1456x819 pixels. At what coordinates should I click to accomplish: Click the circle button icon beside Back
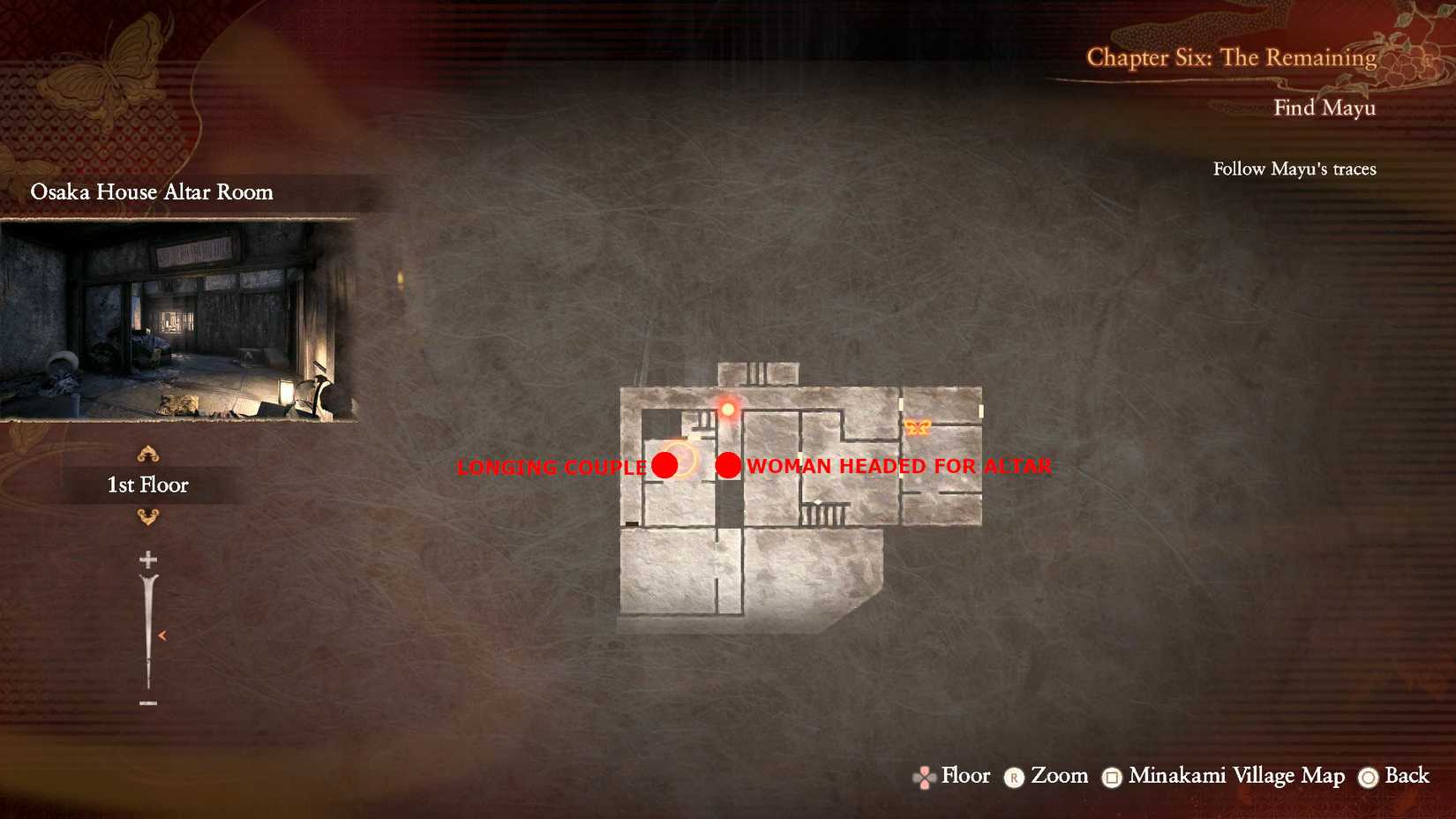point(1369,778)
